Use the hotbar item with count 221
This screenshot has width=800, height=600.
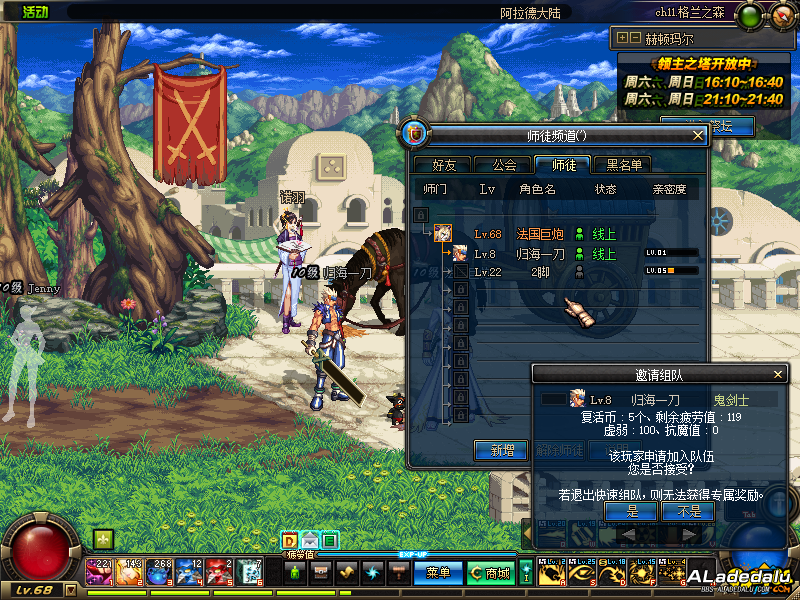tap(100, 572)
